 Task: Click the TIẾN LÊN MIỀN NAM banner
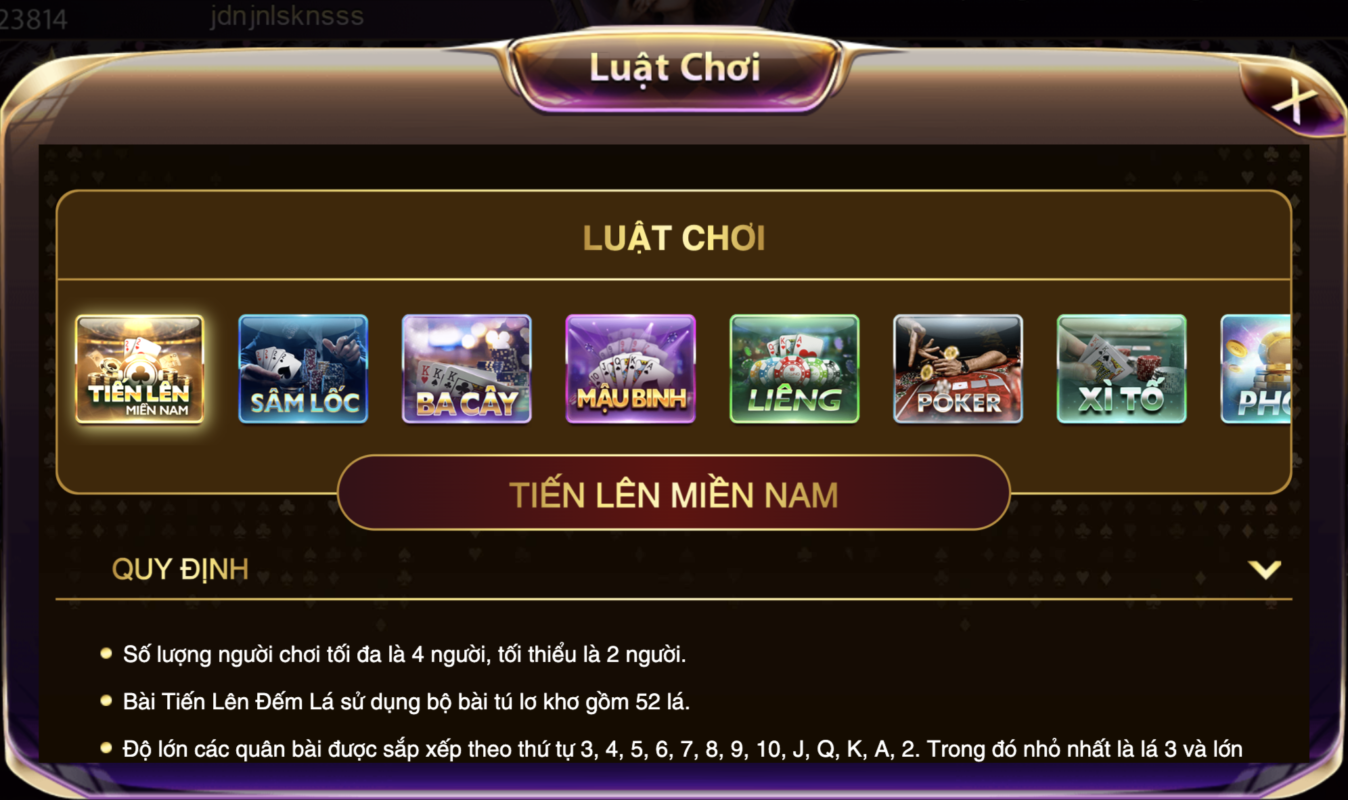coord(674,493)
